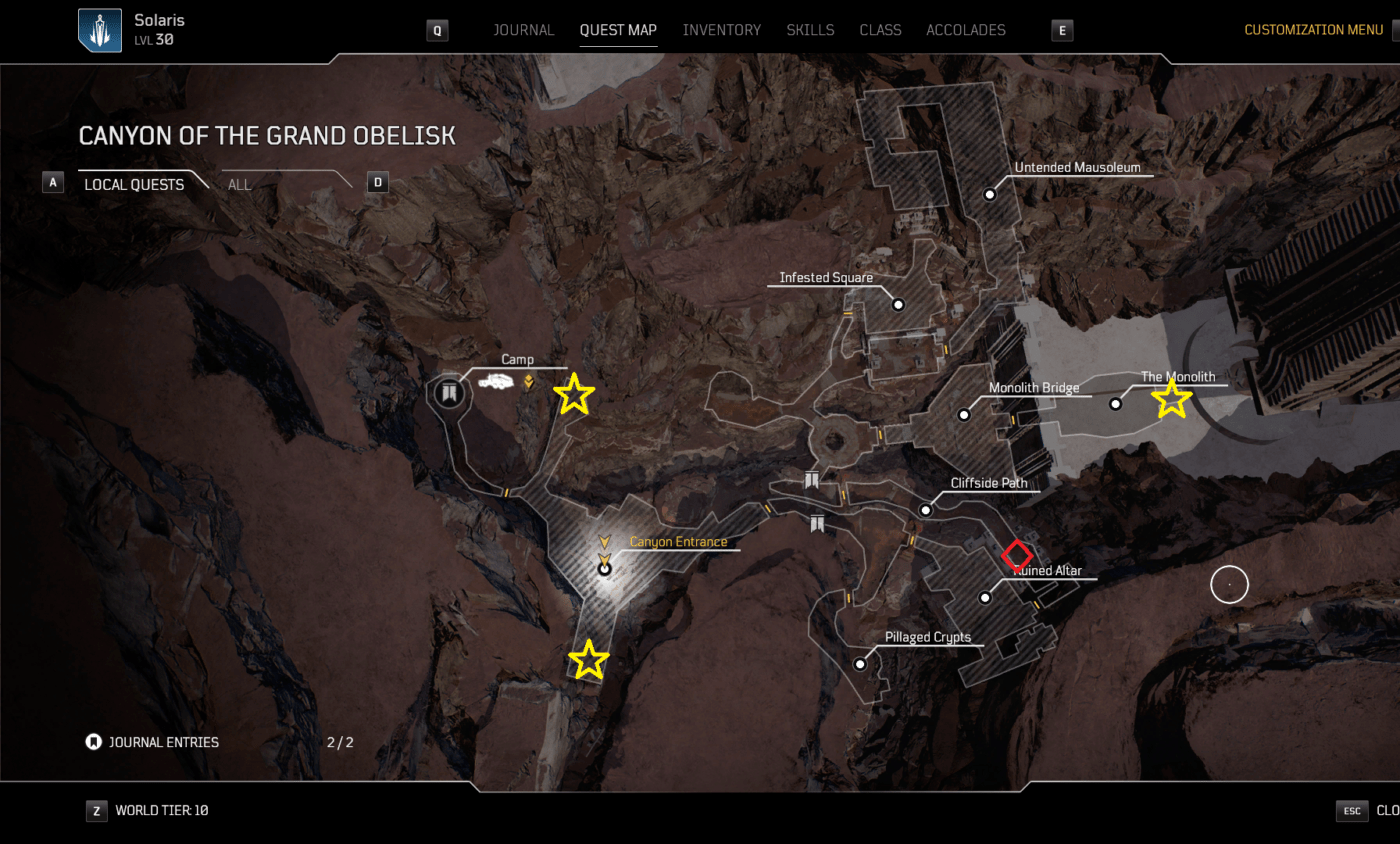This screenshot has height=844, width=1400.
Task: Switch to the Journal screen
Action: (x=524, y=30)
